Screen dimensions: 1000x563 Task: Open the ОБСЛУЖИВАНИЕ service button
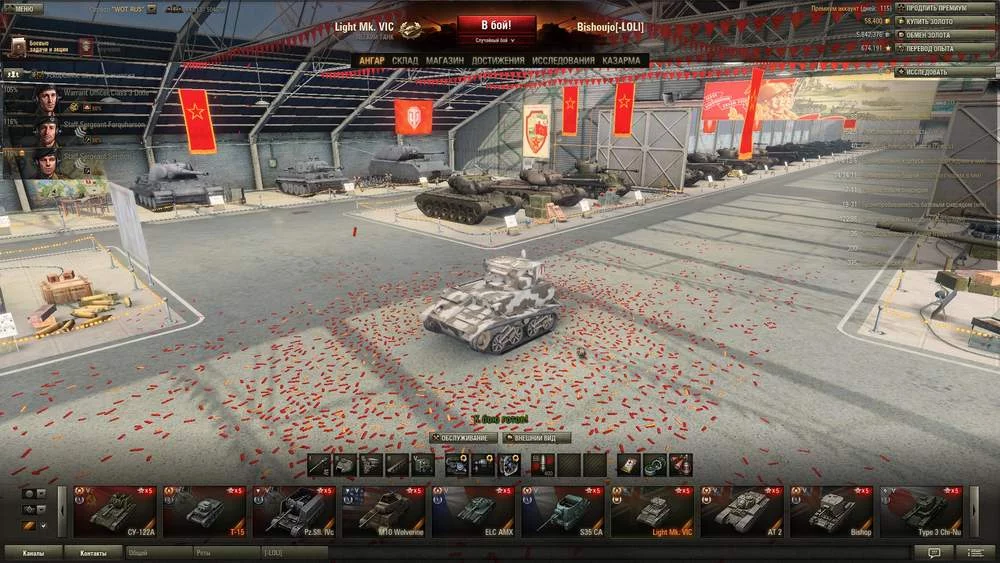(463, 438)
